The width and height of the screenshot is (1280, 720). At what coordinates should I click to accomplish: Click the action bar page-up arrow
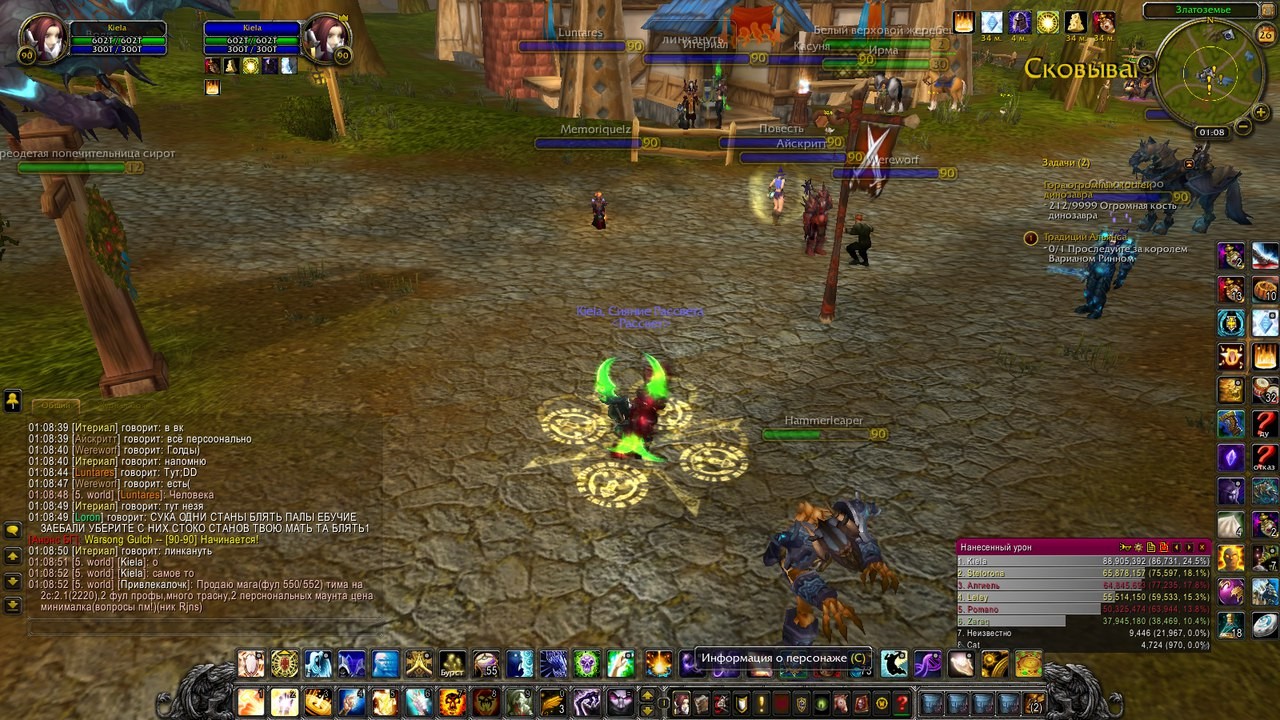[647, 694]
